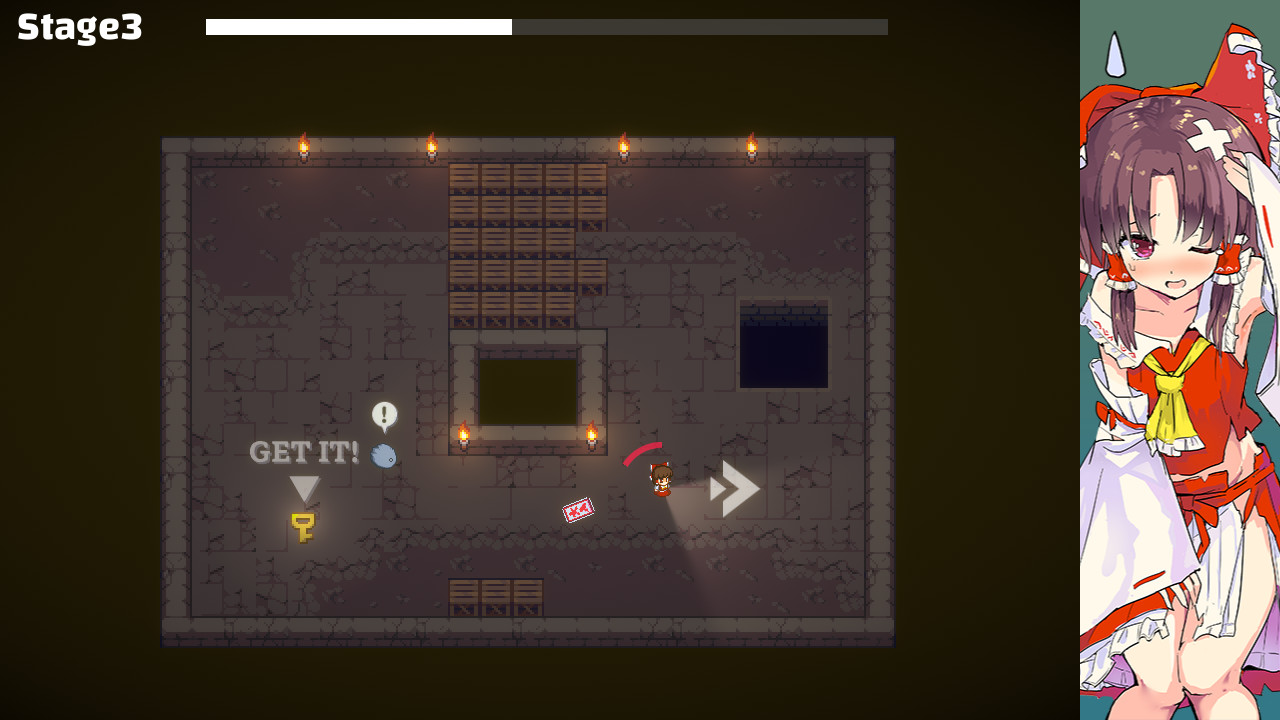
Task: Collect the red x4 card item on floor
Action: [577, 509]
